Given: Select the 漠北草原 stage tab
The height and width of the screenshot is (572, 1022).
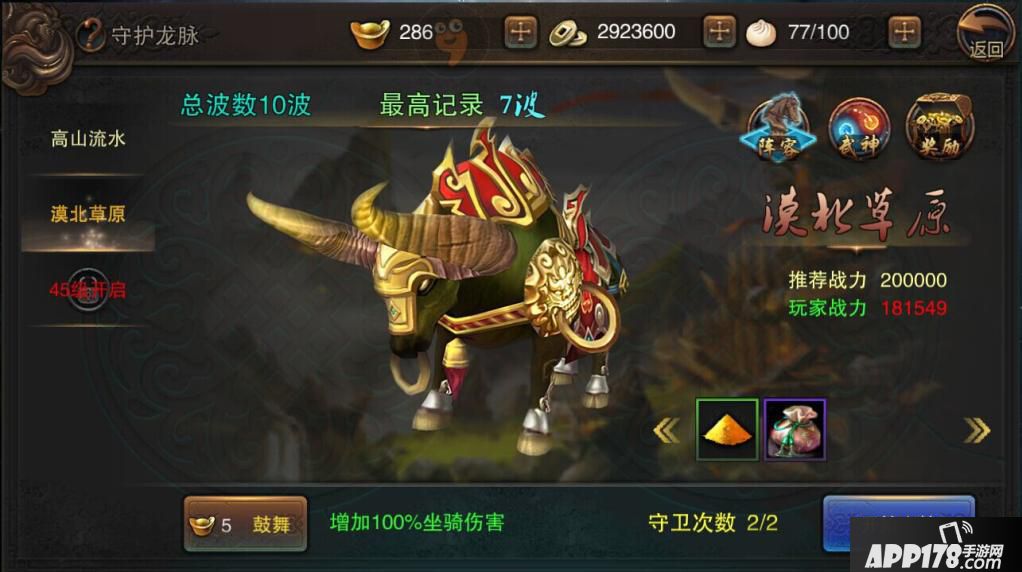Looking at the screenshot, I should tap(88, 214).
